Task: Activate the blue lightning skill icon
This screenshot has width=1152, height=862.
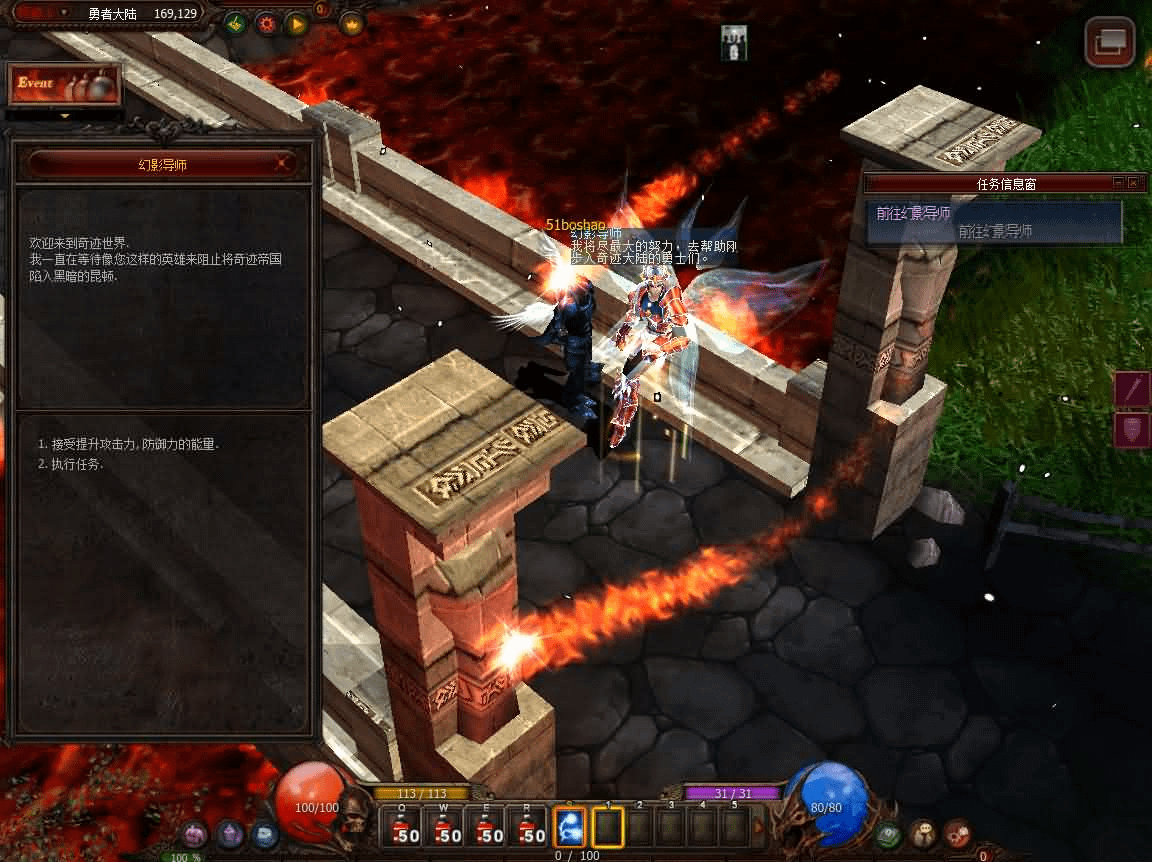Action: [569, 828]
